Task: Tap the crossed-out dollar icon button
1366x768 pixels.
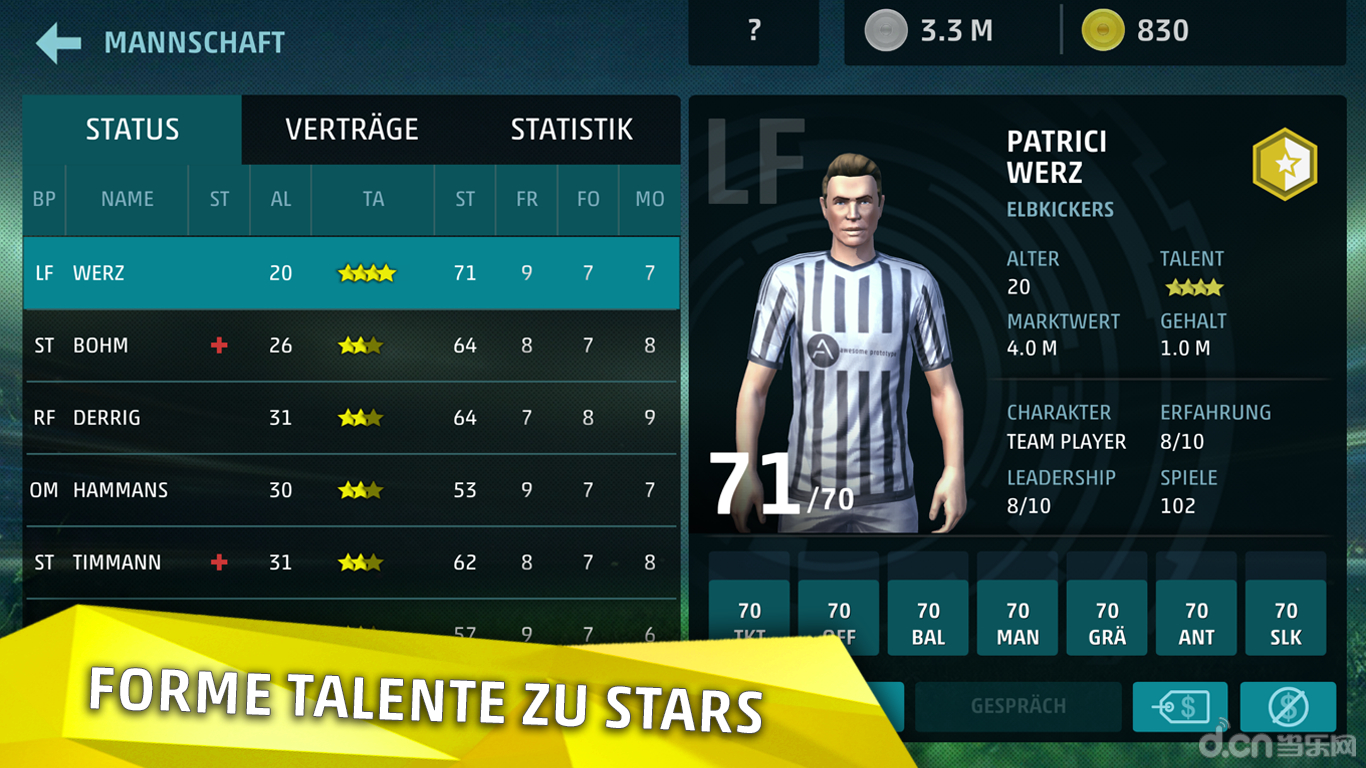Action: (x=1287, y=706)
